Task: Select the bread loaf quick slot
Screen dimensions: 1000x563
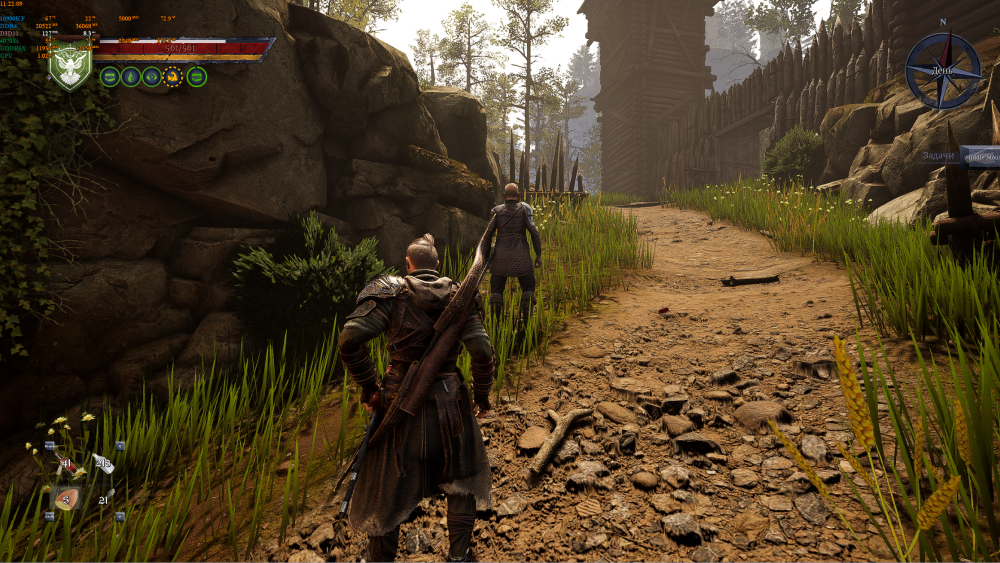Action: click(x=67, y=498)
